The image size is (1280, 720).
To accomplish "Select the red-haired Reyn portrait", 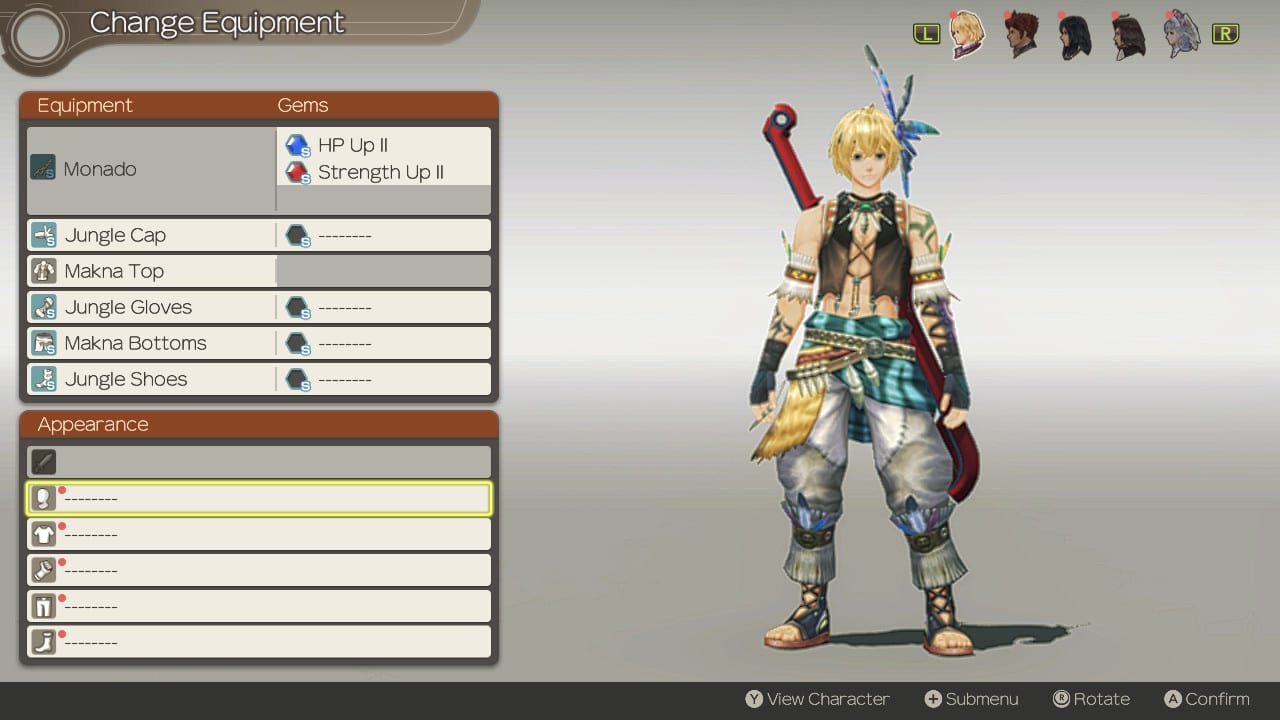I will 1021,34.
